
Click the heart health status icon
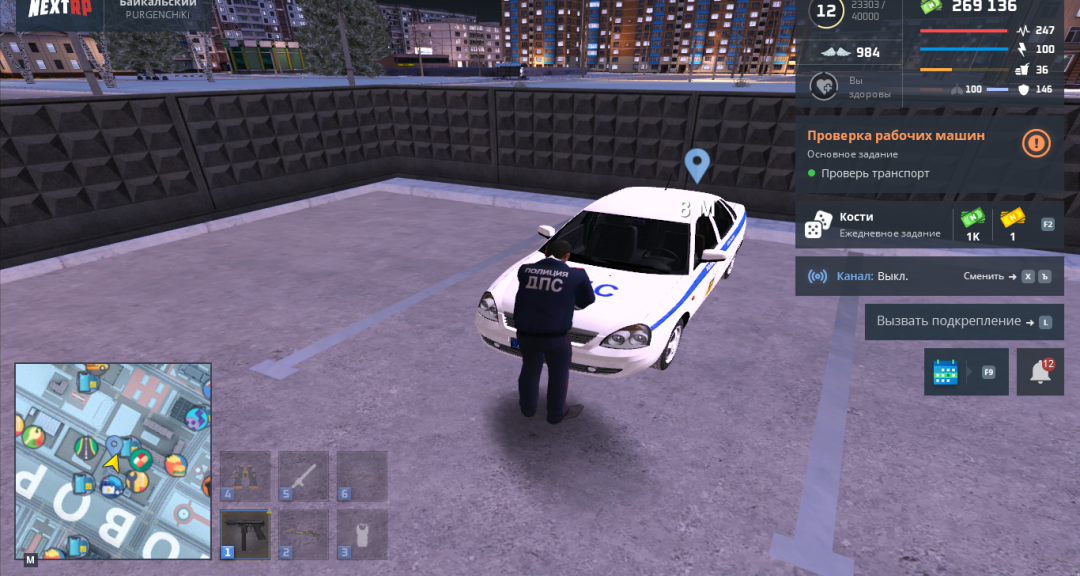tap(823, 87)
